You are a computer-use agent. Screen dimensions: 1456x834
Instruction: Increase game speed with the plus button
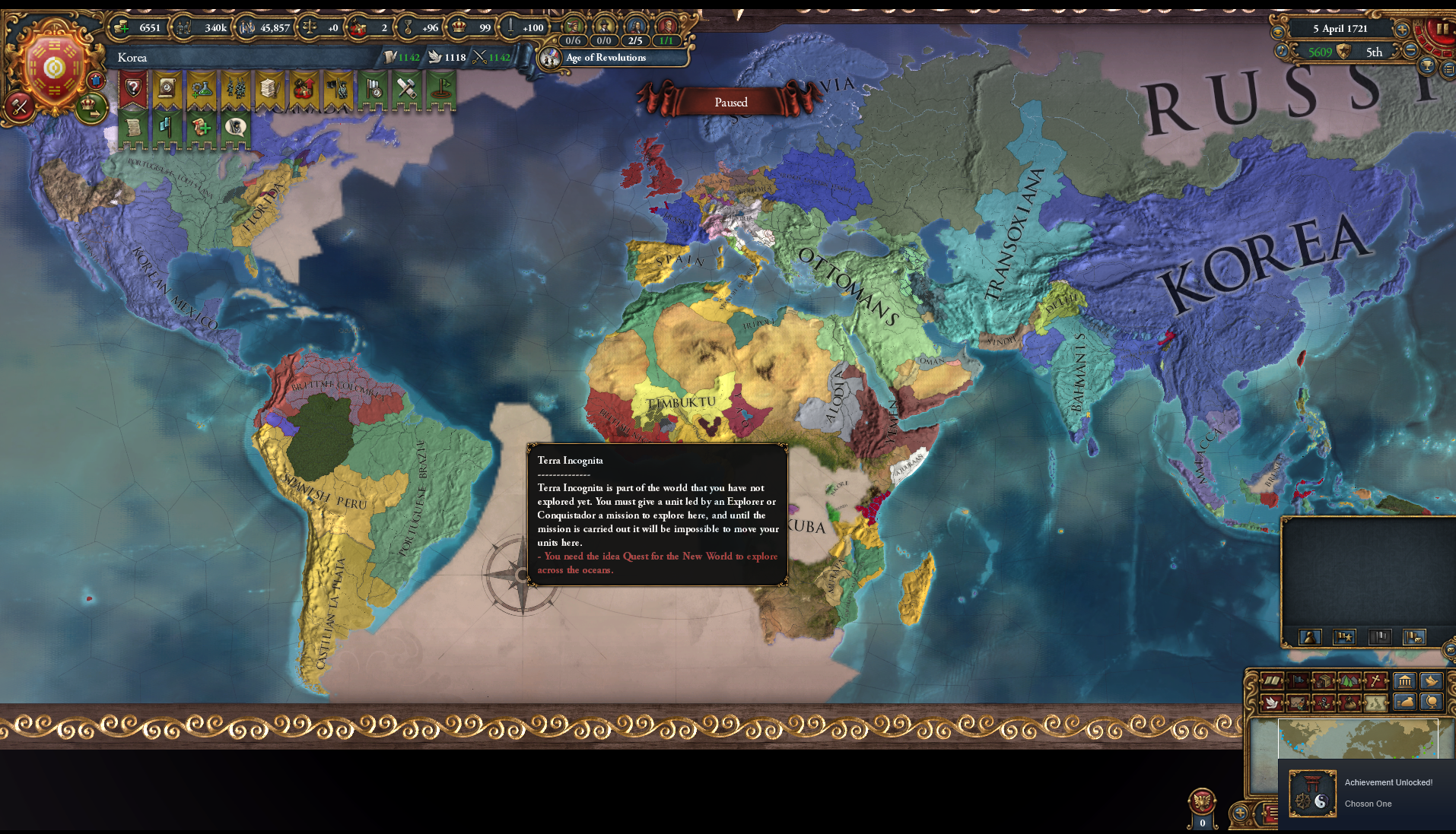pos(1401,30)
